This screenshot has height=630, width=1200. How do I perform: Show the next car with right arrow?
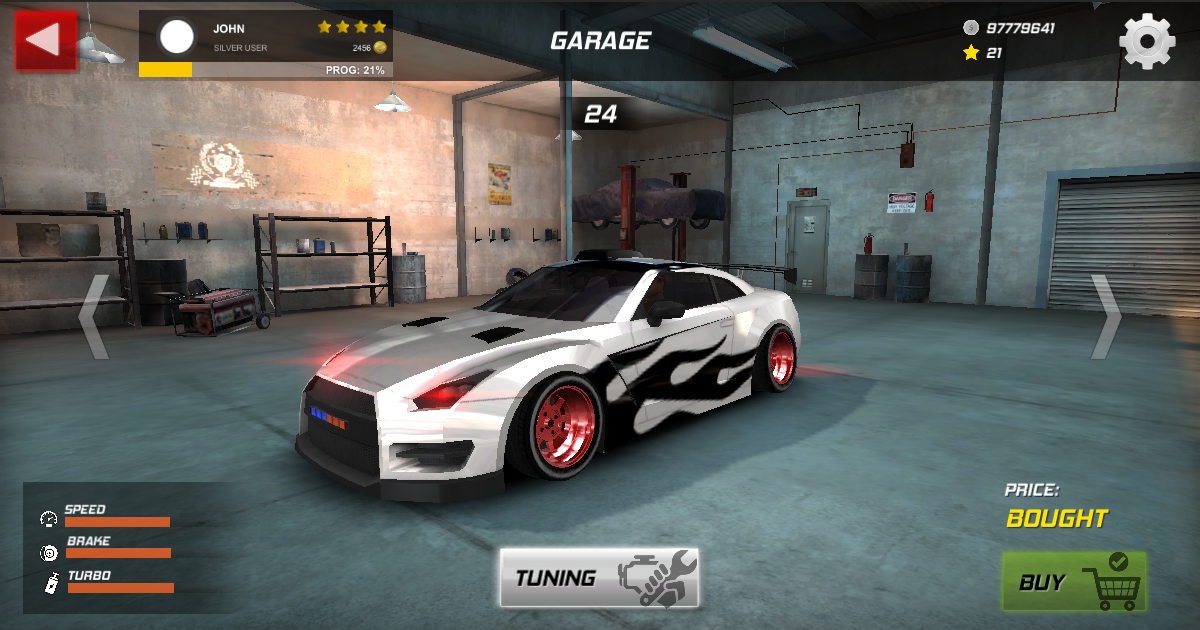1106,317
